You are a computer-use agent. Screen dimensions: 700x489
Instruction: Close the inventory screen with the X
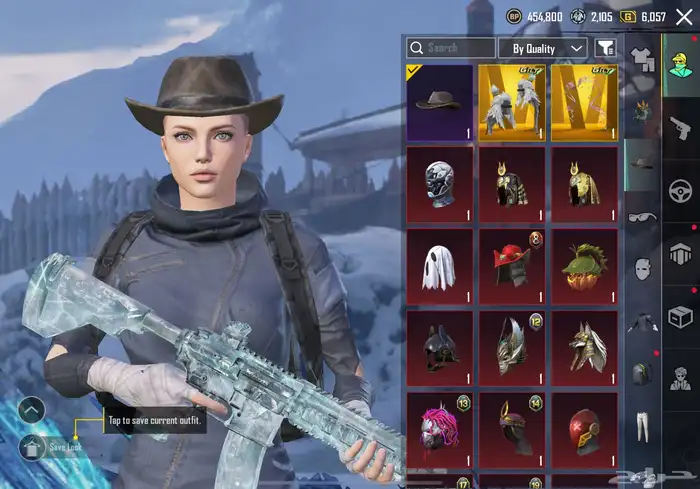point(683,16)
